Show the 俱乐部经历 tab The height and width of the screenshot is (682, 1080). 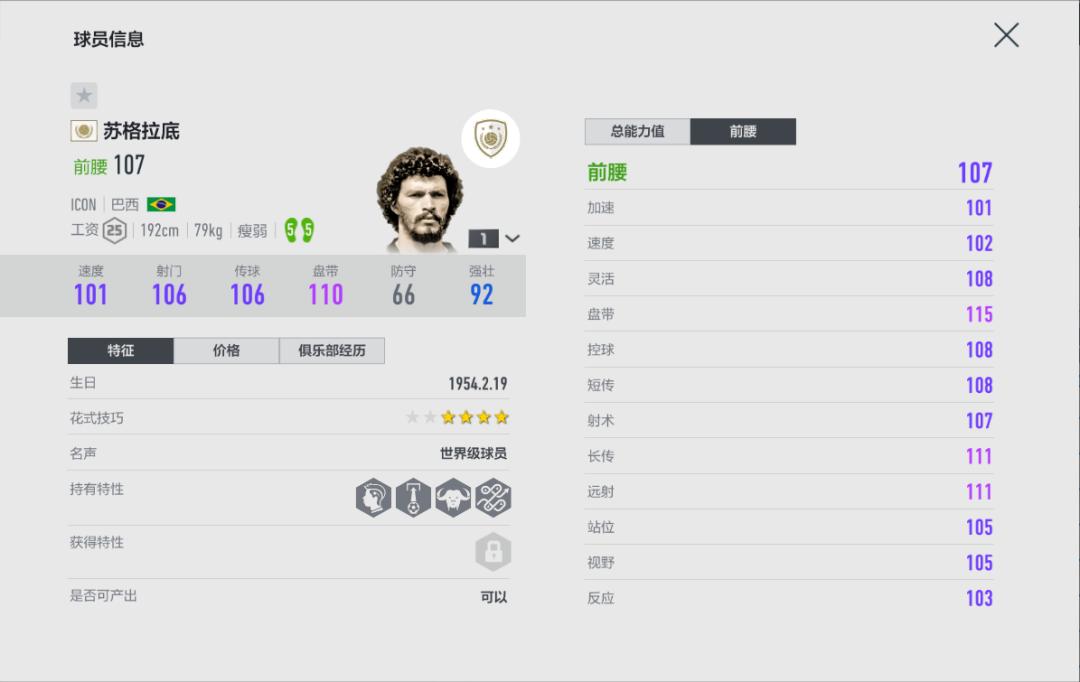[x=331, y=351]
